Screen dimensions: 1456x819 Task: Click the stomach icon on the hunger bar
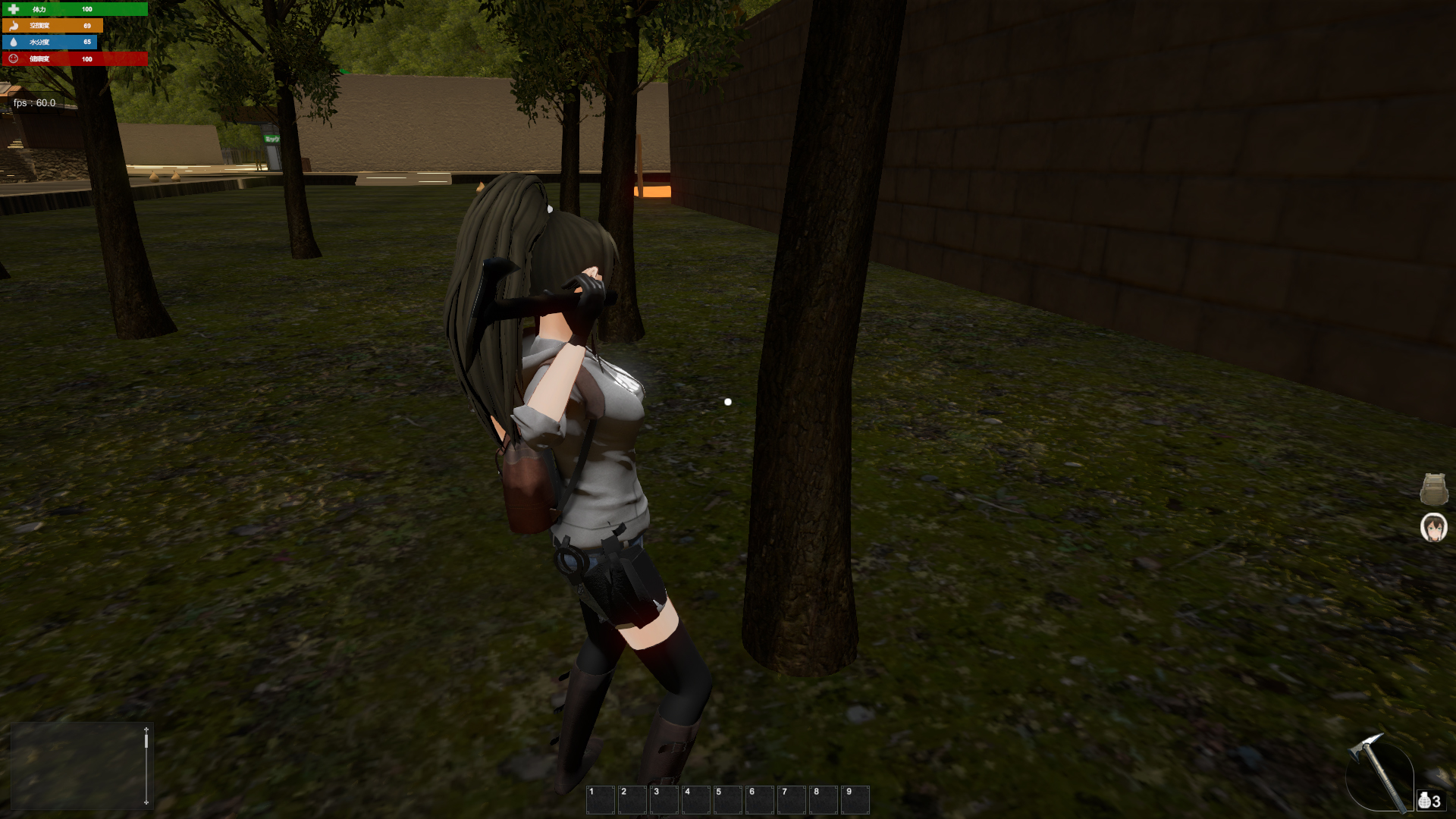click(13, 25)
